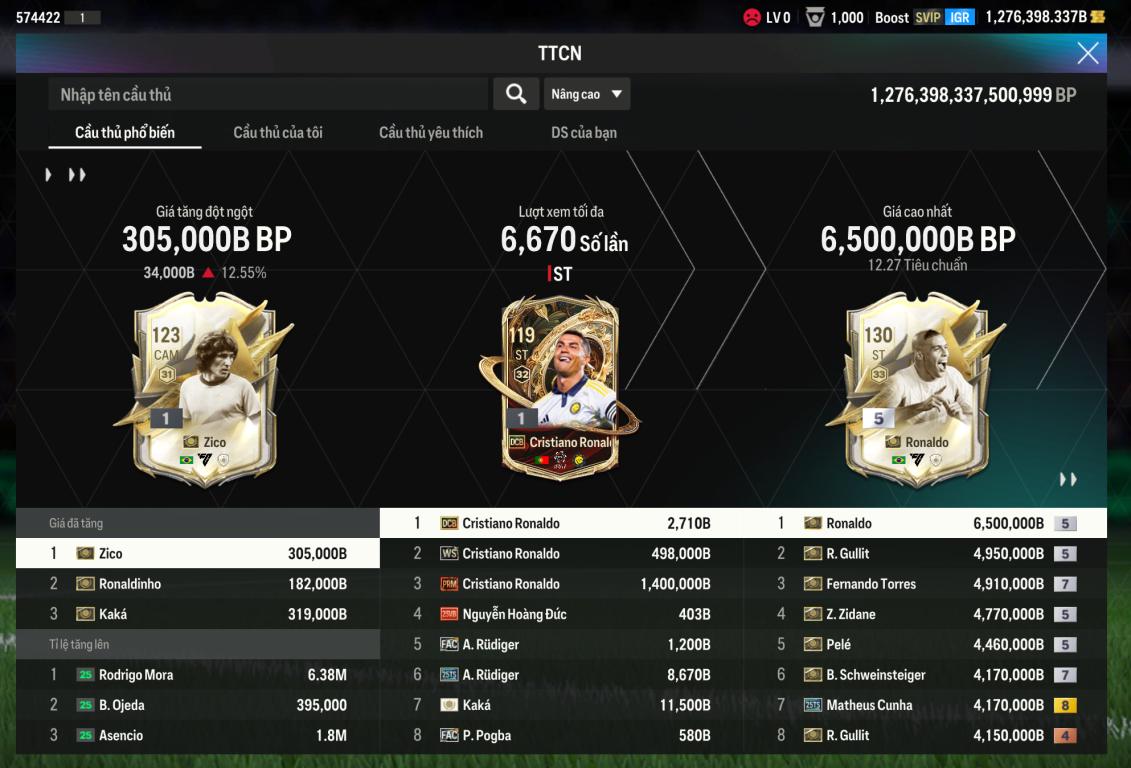Open the Cầu thủ yêu thích tab
1131x768 pixels.
pyautogui.click(x=431, y=132)
